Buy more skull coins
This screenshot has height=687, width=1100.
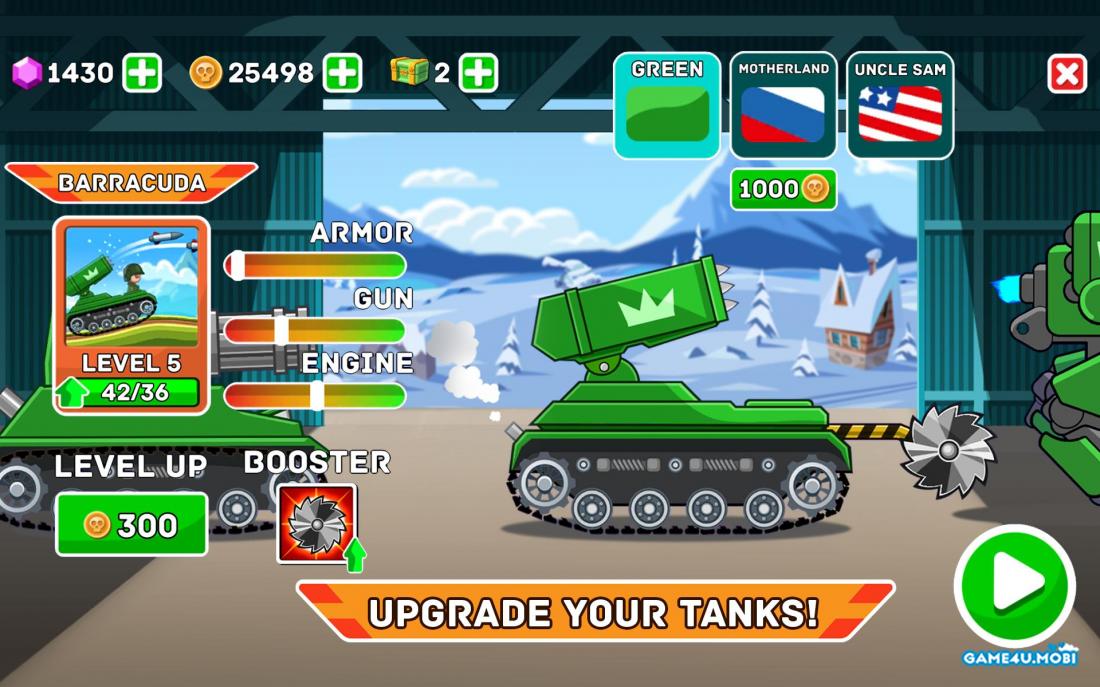[342, 73]
